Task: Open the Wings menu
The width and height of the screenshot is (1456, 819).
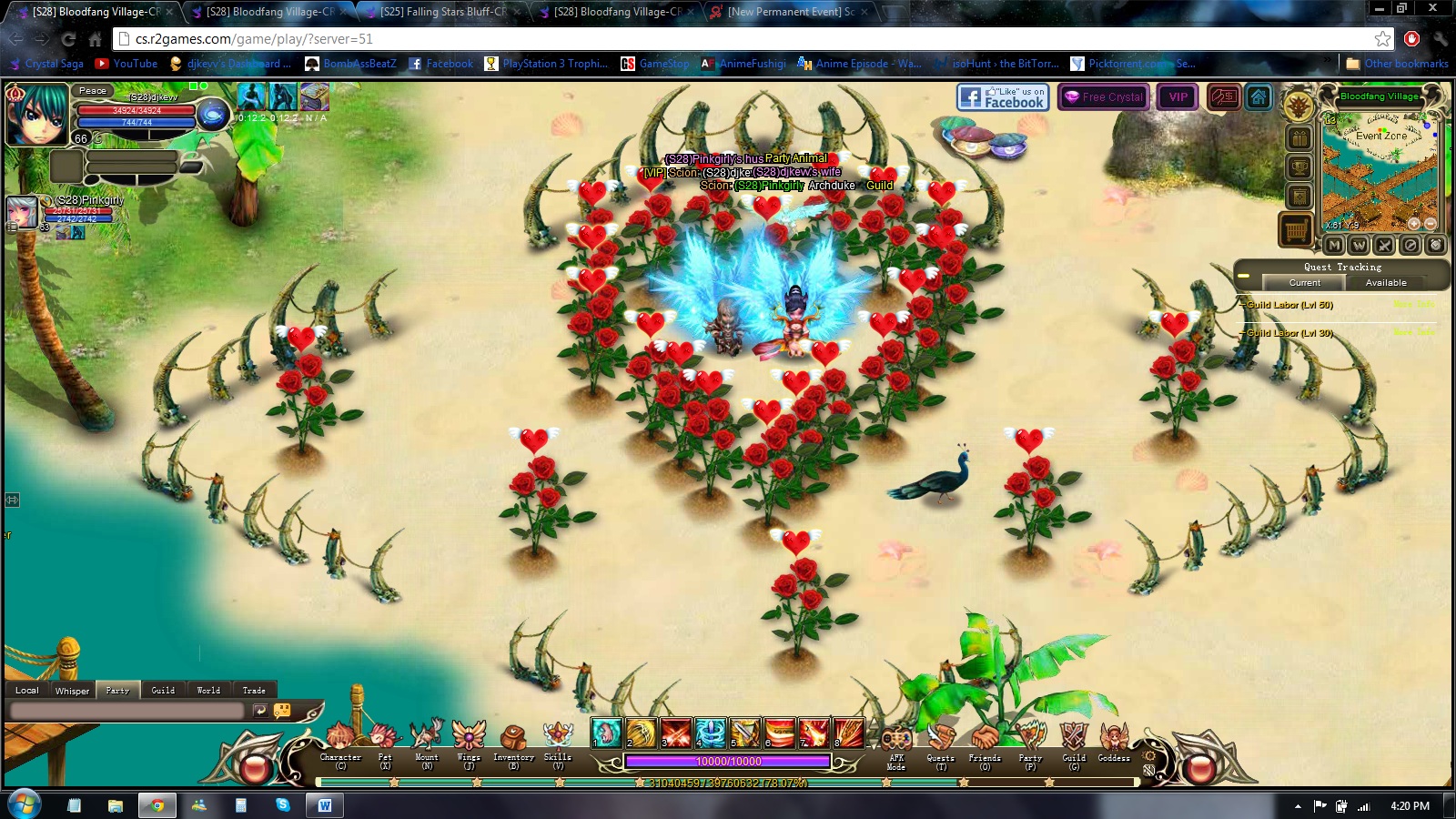Action: click(x=469, y=739)
